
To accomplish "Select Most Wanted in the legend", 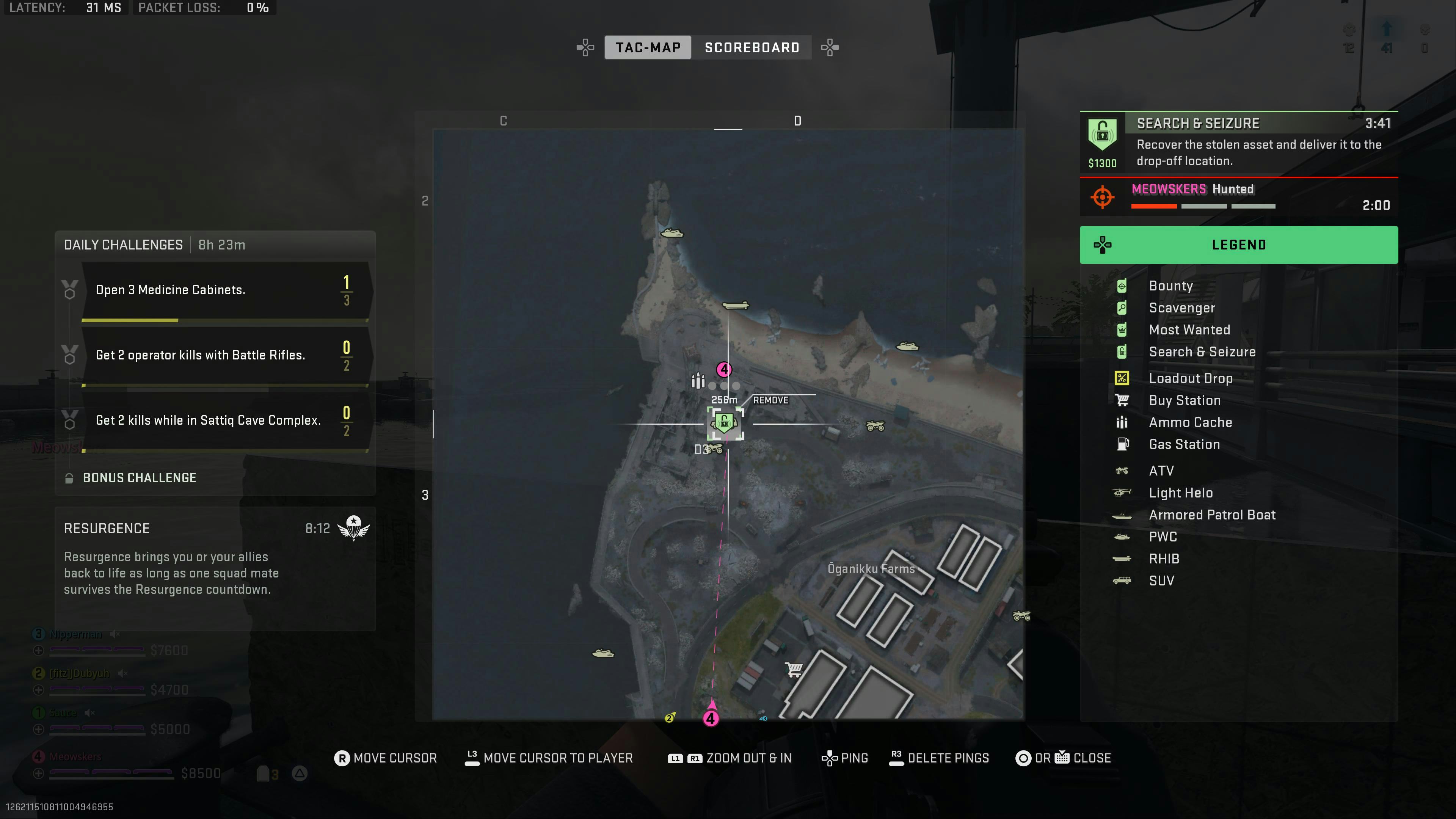I will tap(1189, 330).
